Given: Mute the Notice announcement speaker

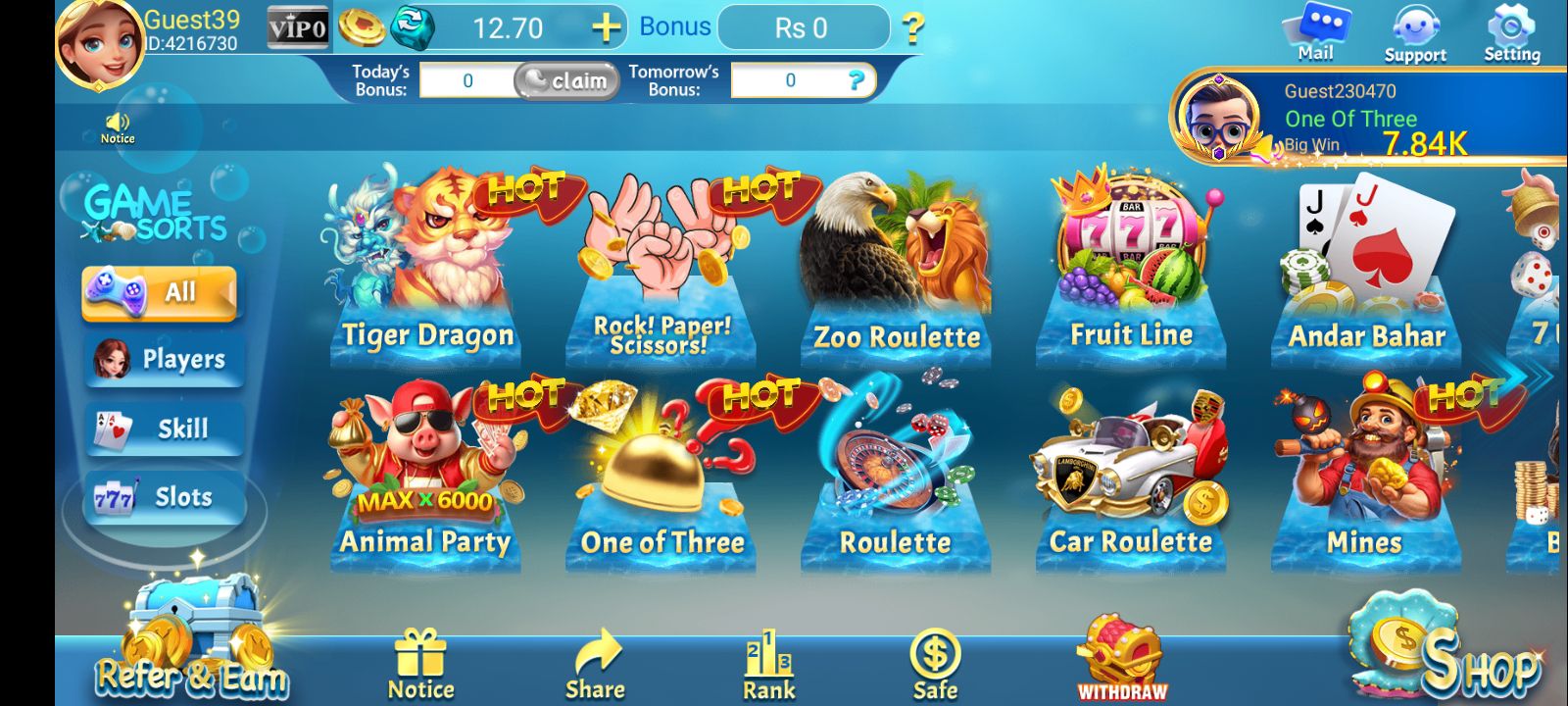Looking at the screenshot, I should pyautogui.click(x=117, y=123).
